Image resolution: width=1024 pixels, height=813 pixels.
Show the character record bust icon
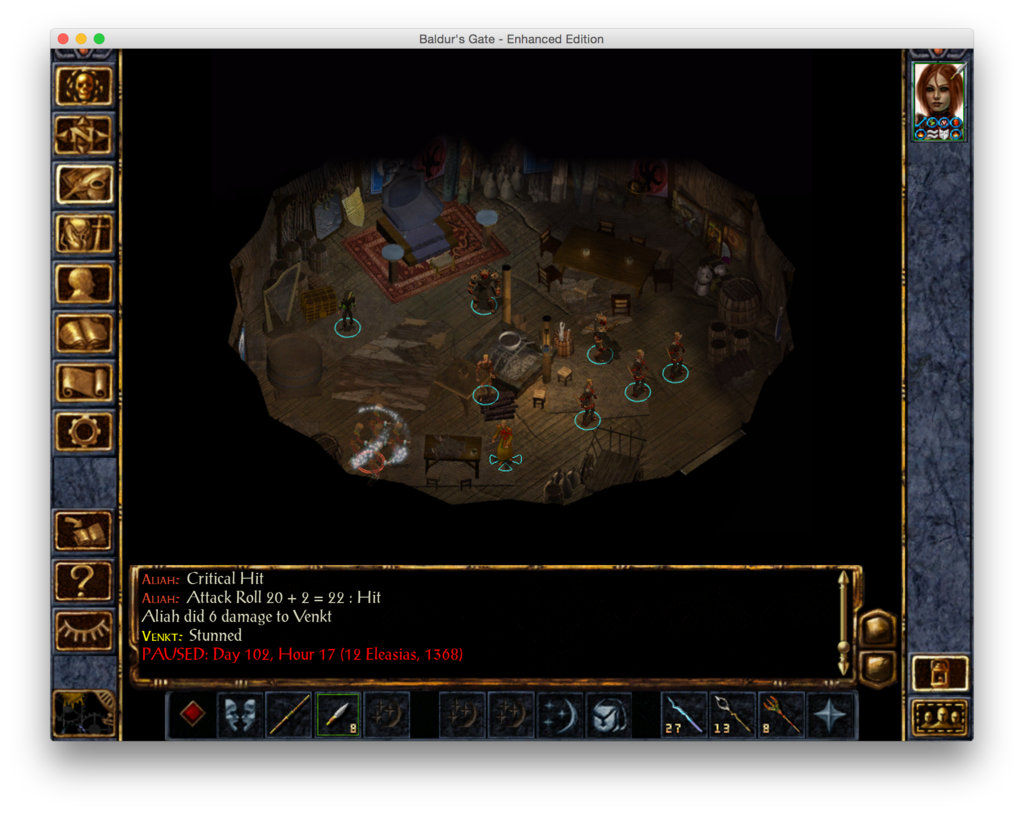(x=84, y=283)
